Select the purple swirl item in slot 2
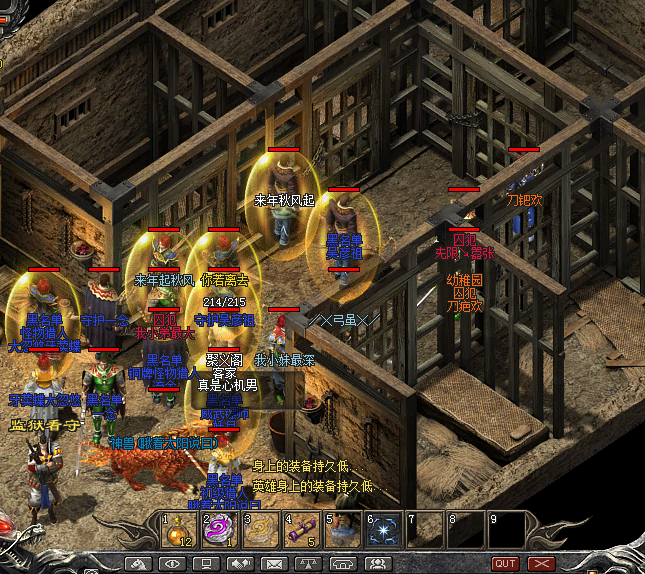 (220, 530)
